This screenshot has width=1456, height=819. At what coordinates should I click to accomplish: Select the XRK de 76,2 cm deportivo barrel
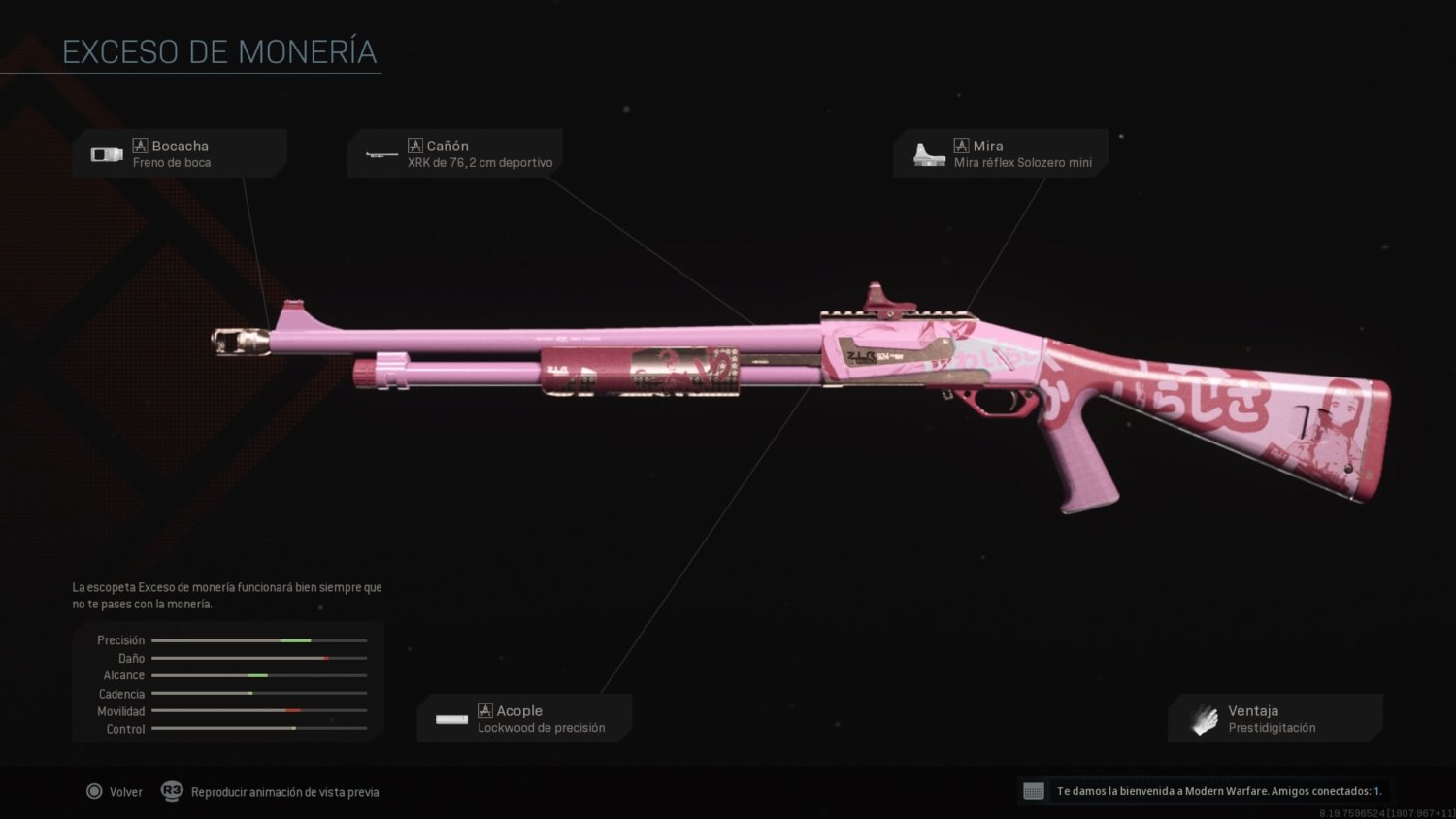455,153
